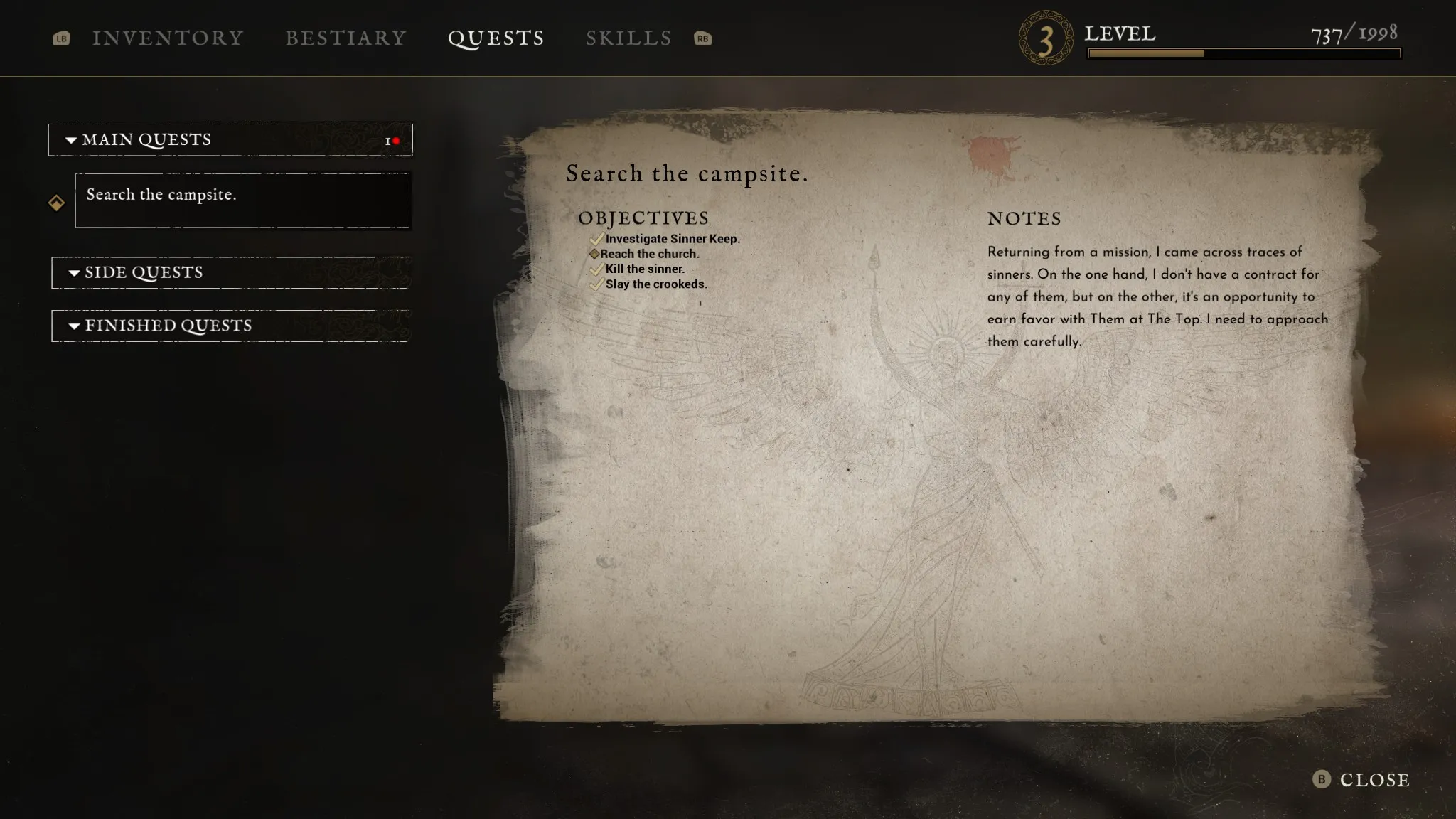The height and width of the screenshot is (819, 1456).
Task: Close the quest journal
Action: tap(1361, 780)
